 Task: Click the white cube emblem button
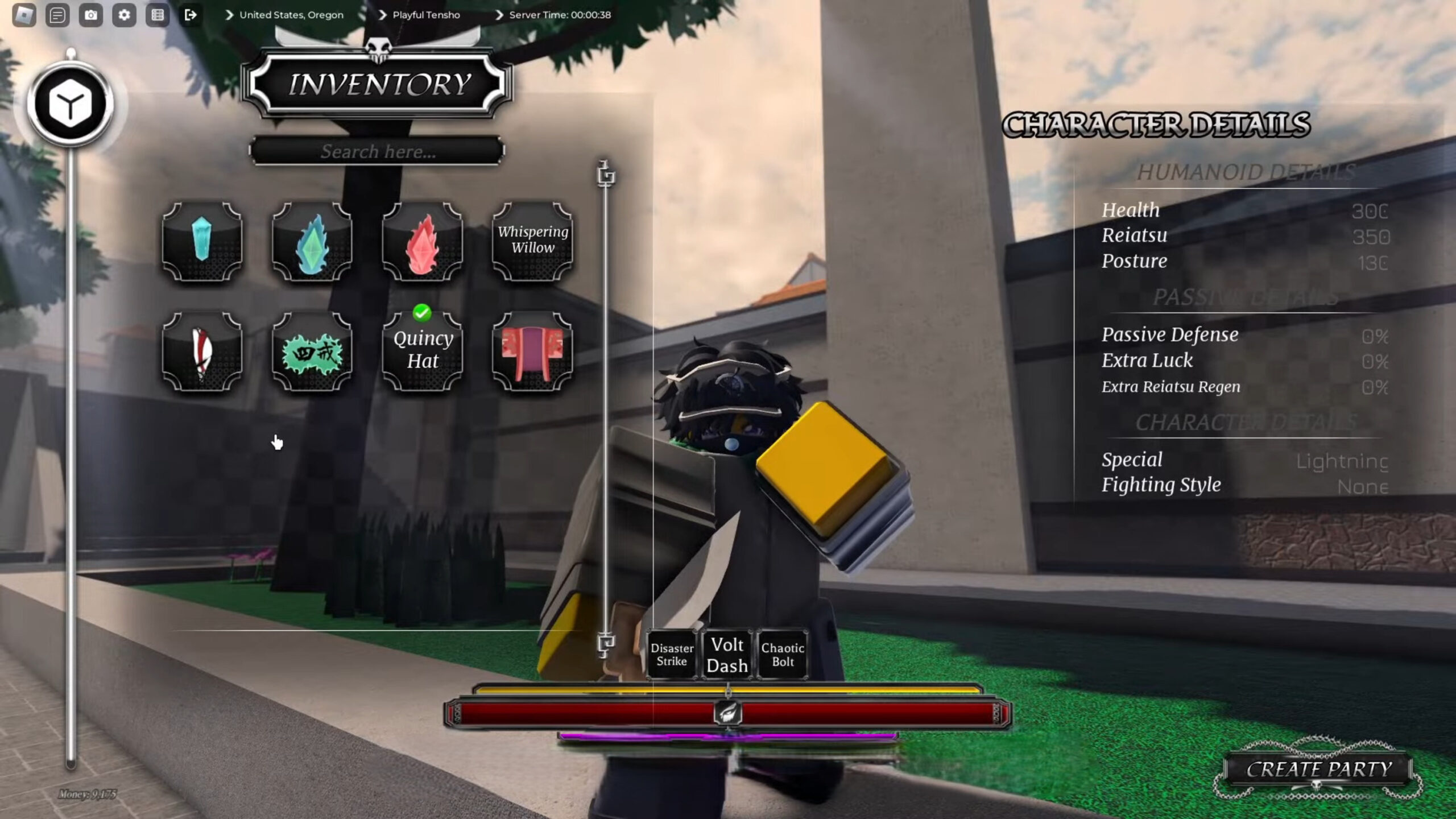pos(71,104)
